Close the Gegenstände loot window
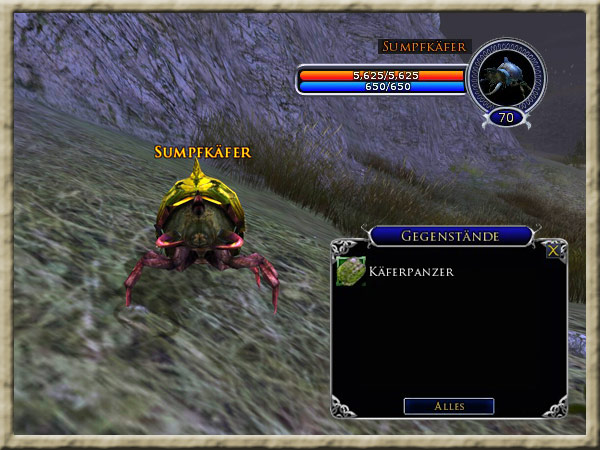 click(x=553, y=251)
